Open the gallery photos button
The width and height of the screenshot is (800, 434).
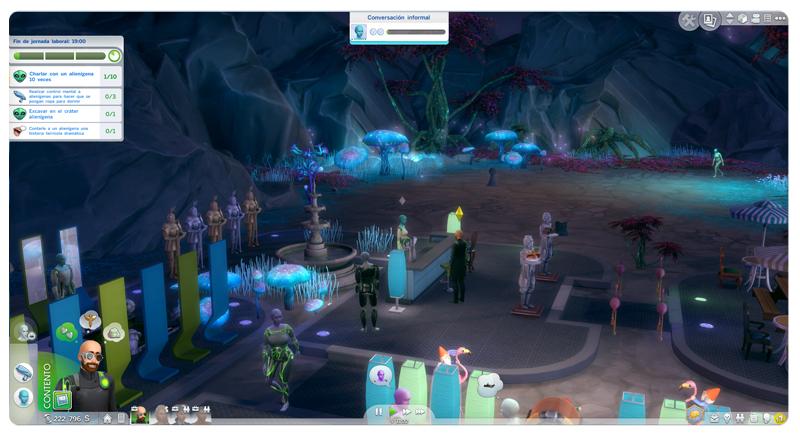click(x=710, y=20)
